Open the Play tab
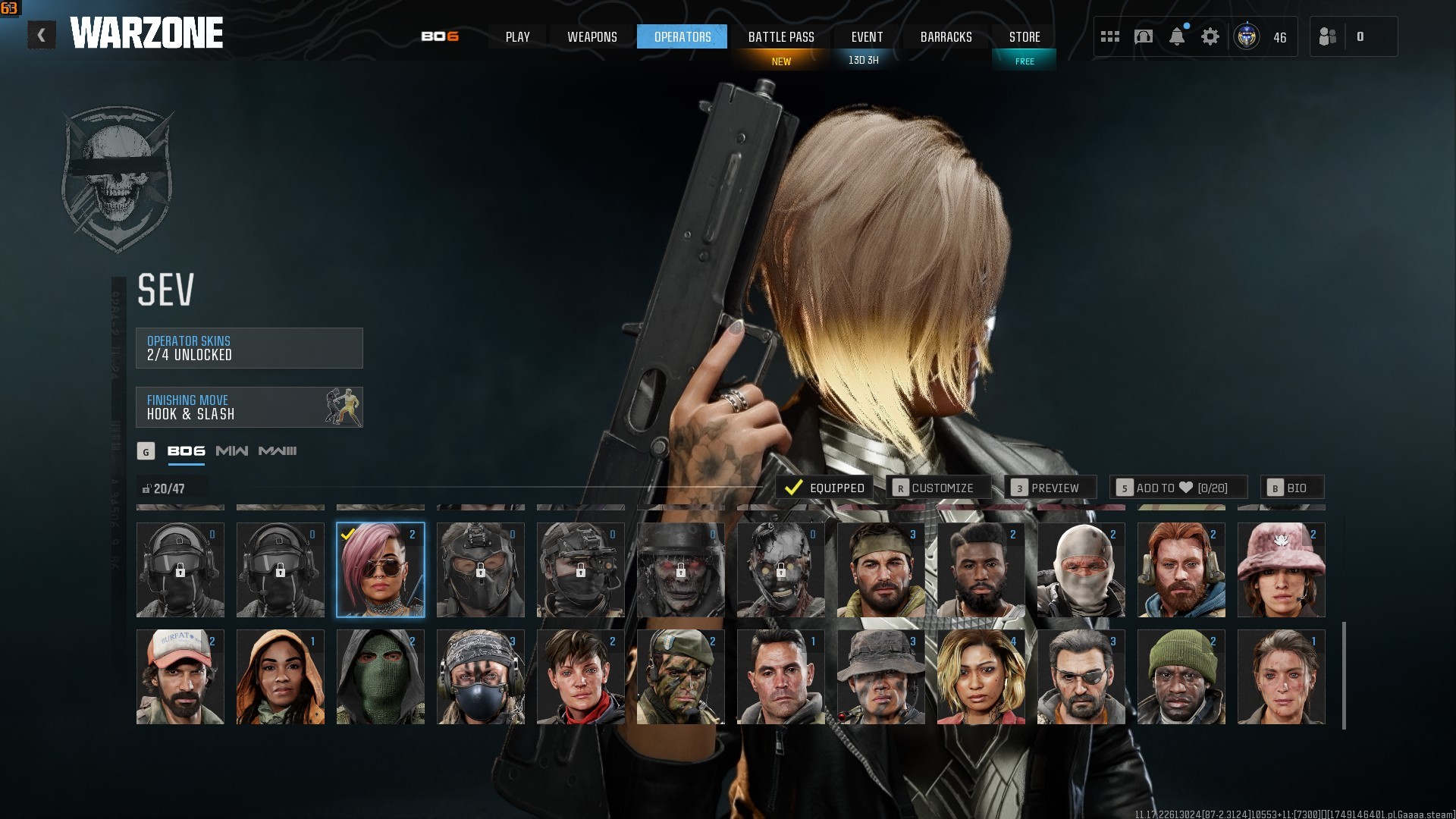 (x=517, y=36)
